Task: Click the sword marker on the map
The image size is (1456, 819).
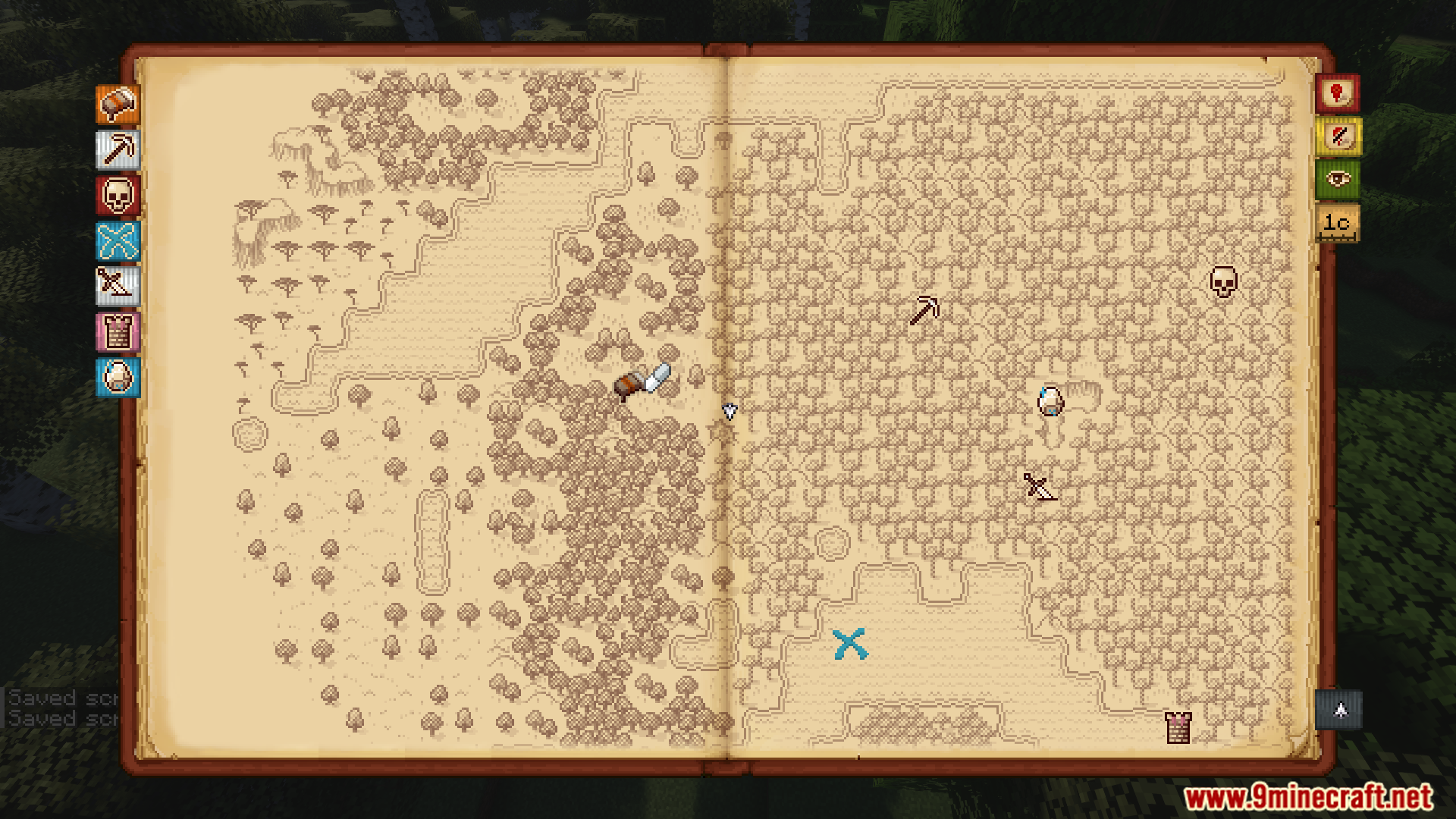Action: [x=1039, y=487]
